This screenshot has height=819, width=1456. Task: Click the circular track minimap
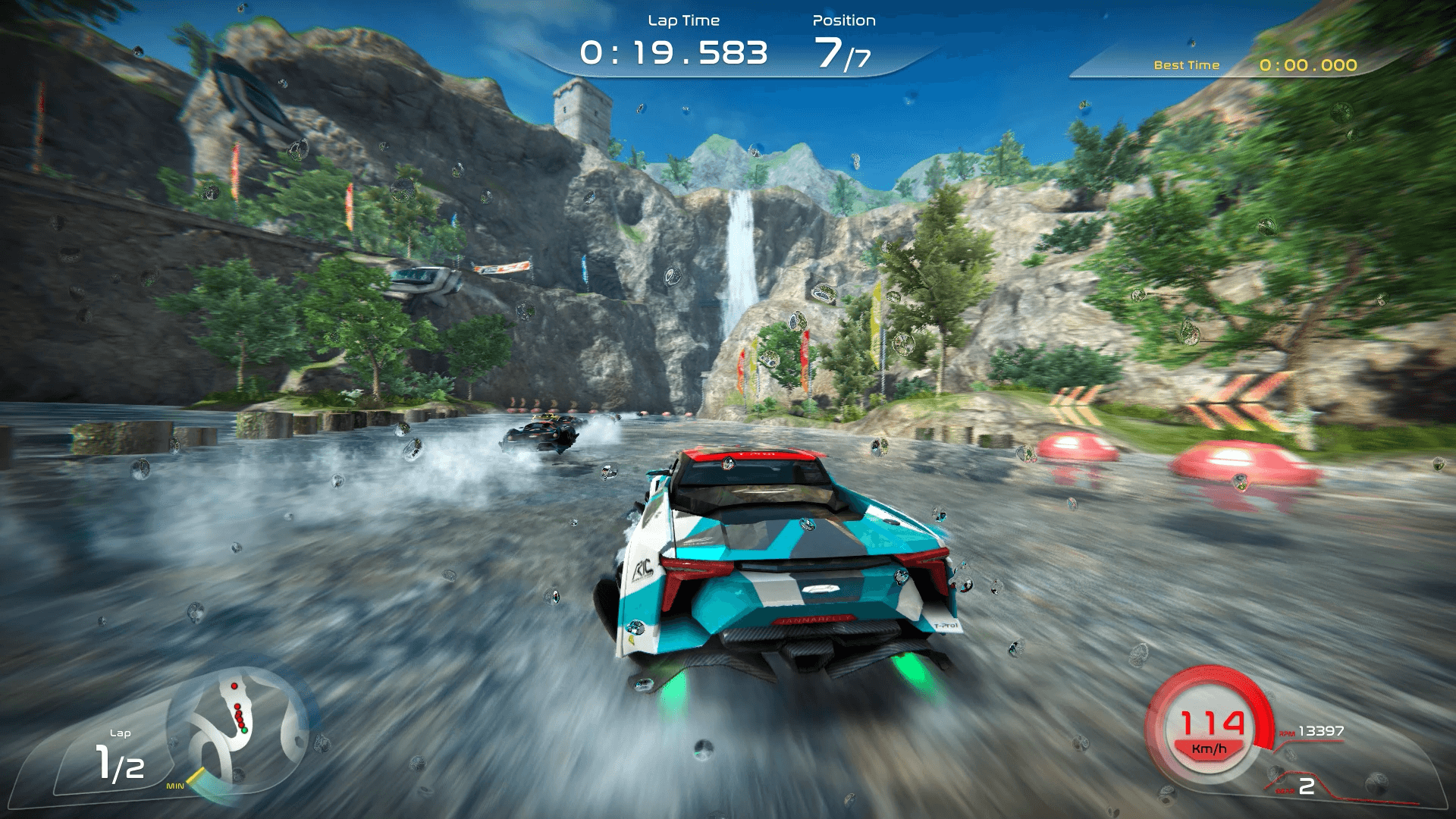click(x=238, y=730)
